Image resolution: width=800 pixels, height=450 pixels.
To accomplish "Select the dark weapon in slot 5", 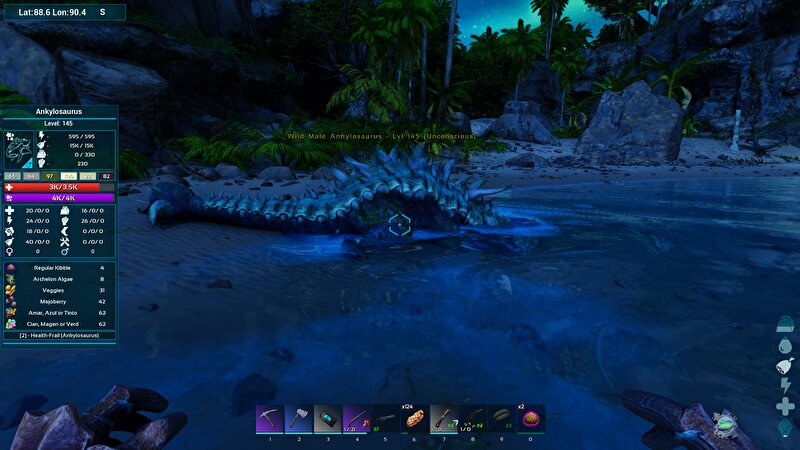I will (x=386, y=418).
